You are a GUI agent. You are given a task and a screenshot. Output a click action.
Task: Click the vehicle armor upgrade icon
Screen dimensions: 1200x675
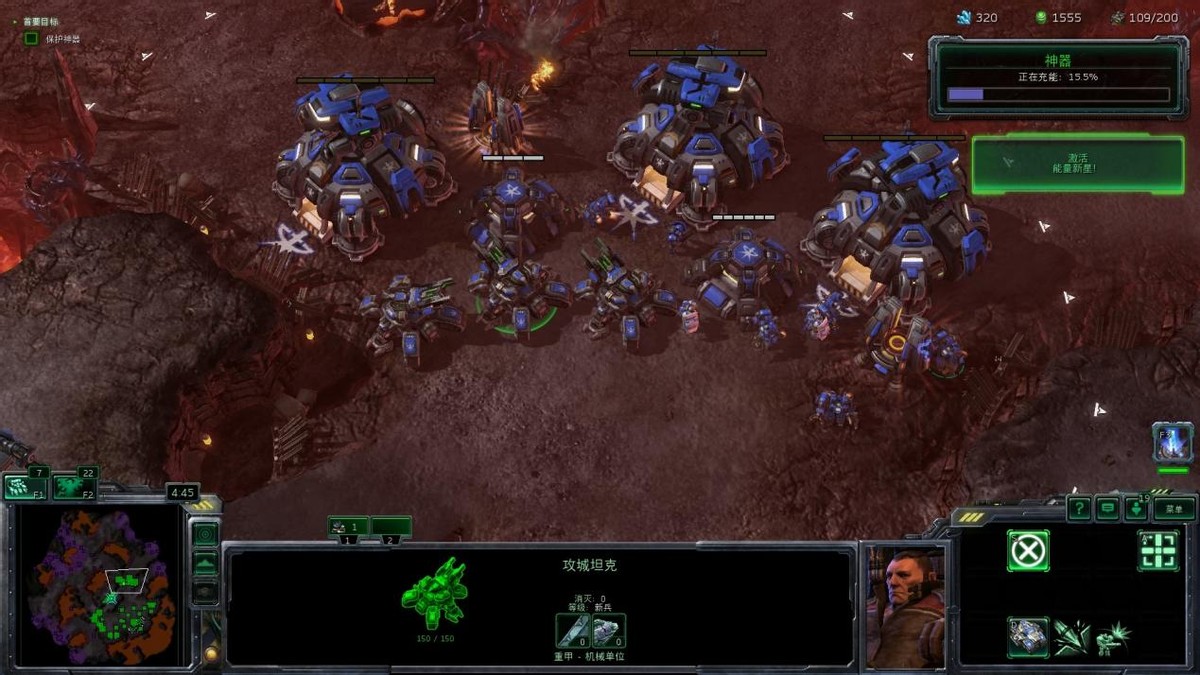click(x=608, y=630)
